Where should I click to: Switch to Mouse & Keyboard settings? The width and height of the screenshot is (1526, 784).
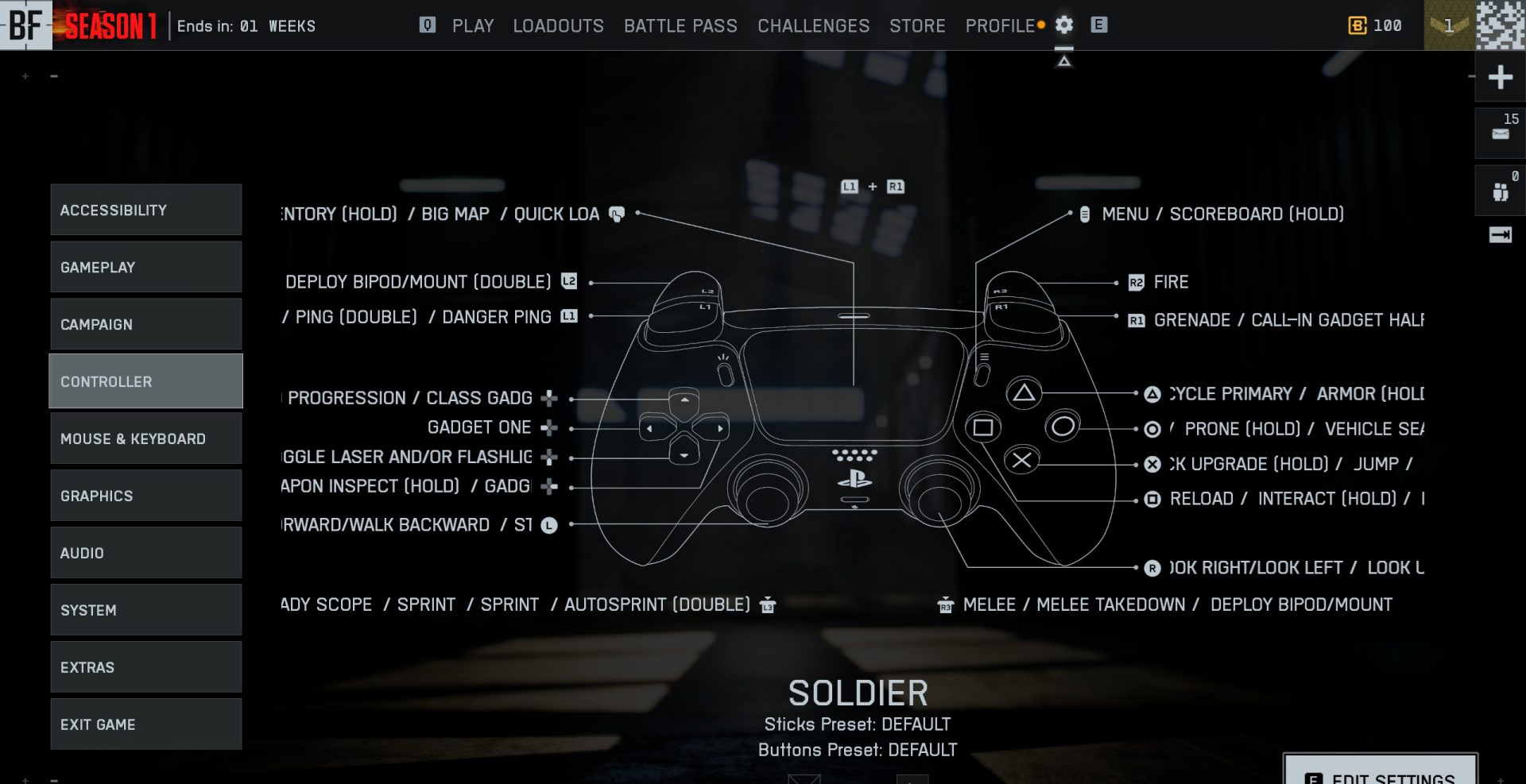(x=146, y=438)
